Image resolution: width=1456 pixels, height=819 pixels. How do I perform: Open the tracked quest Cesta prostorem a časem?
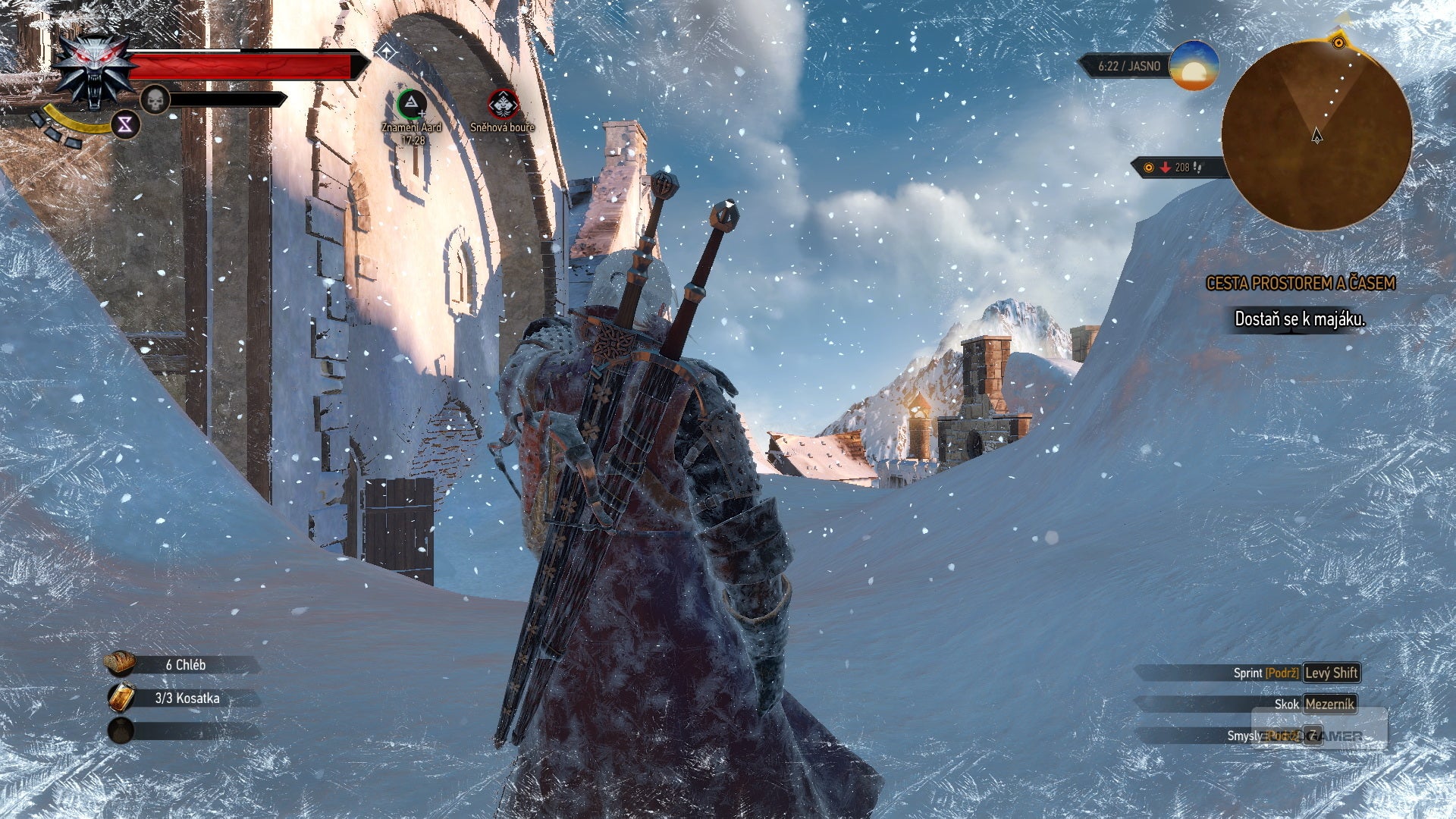[x=1300, y=284]
